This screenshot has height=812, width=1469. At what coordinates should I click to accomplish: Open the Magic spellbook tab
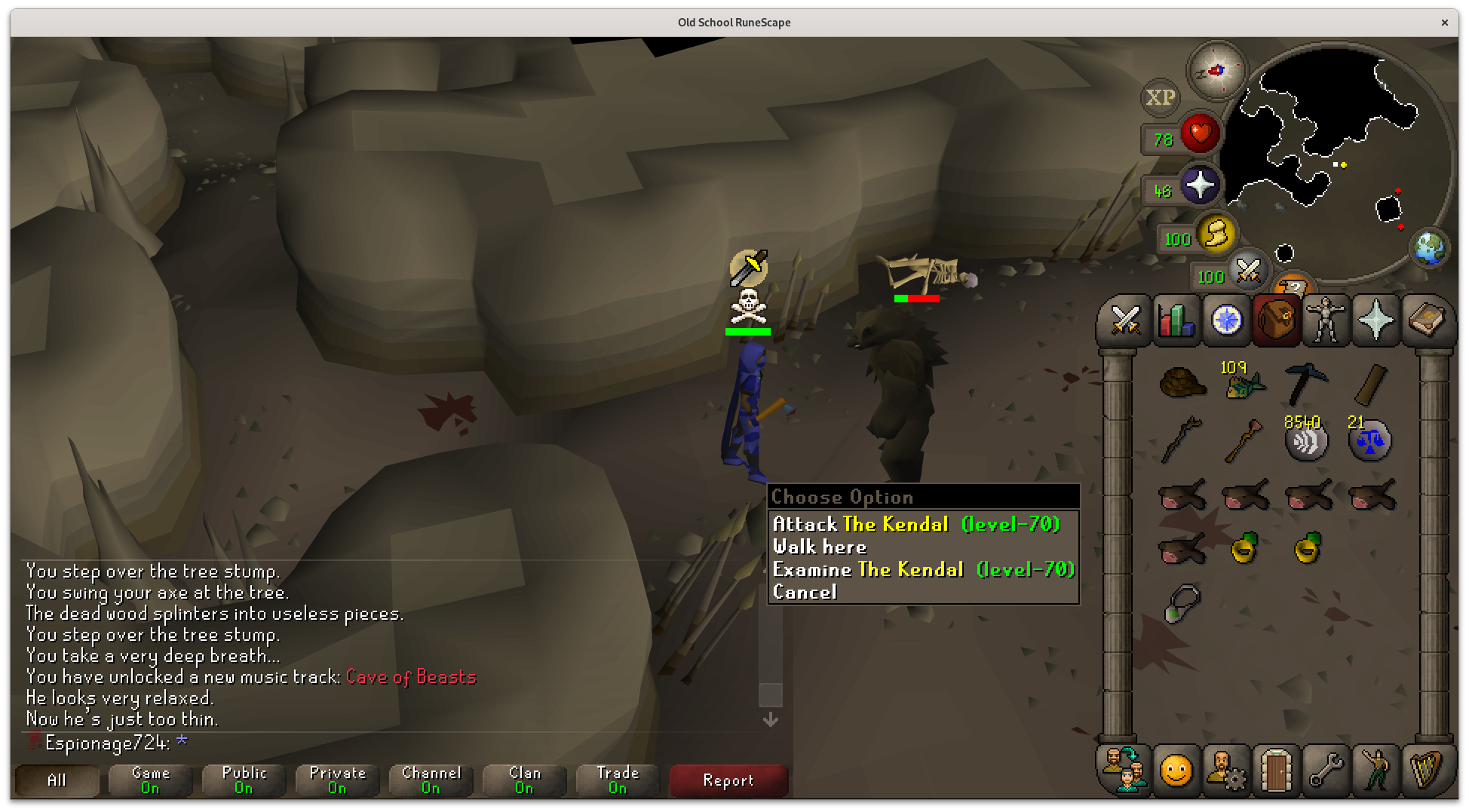1426,320
